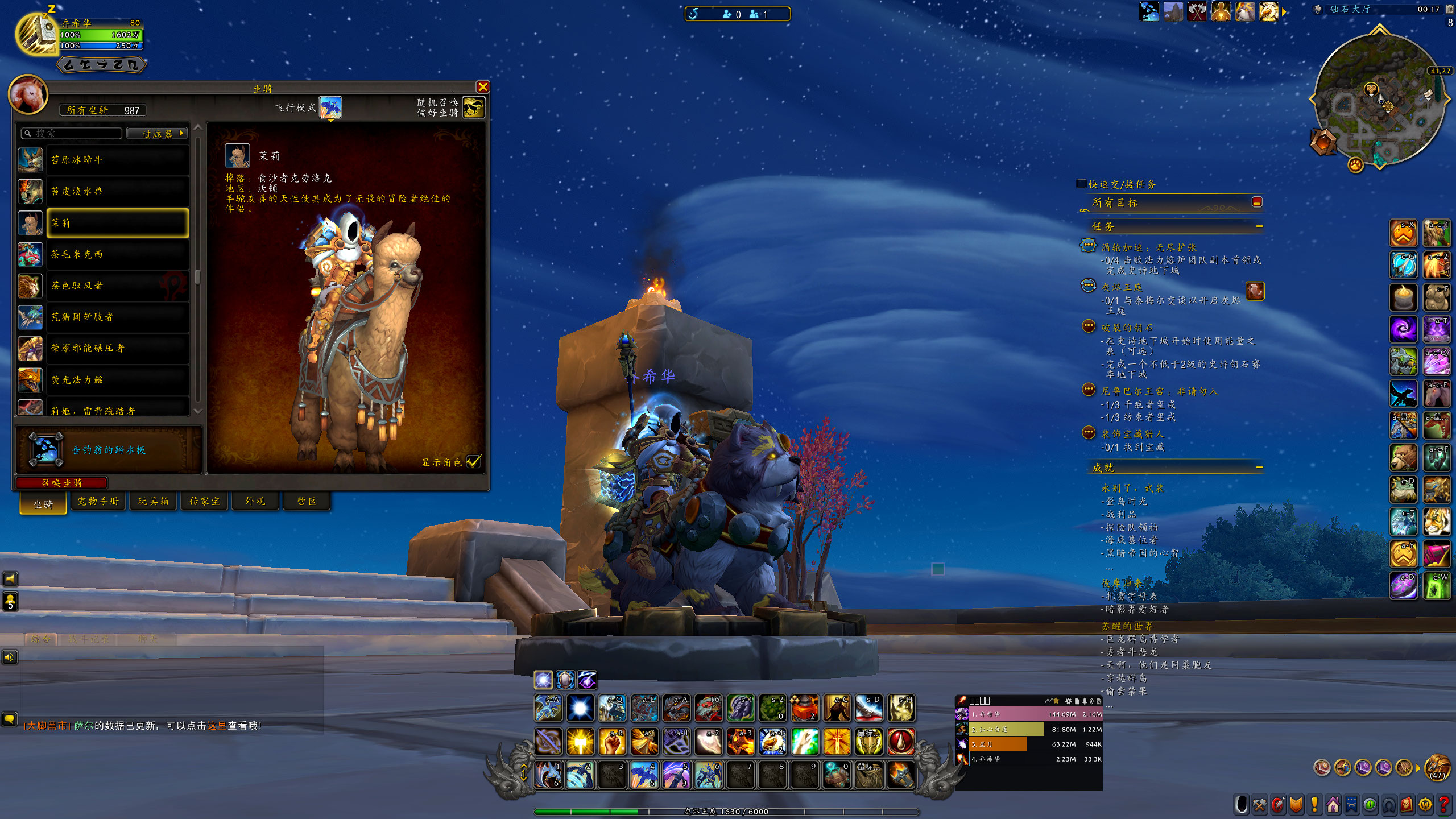1456x819 pixels.
Task: Select the 荧光法力鳐 mount row
Action: [x=118, y=379]
